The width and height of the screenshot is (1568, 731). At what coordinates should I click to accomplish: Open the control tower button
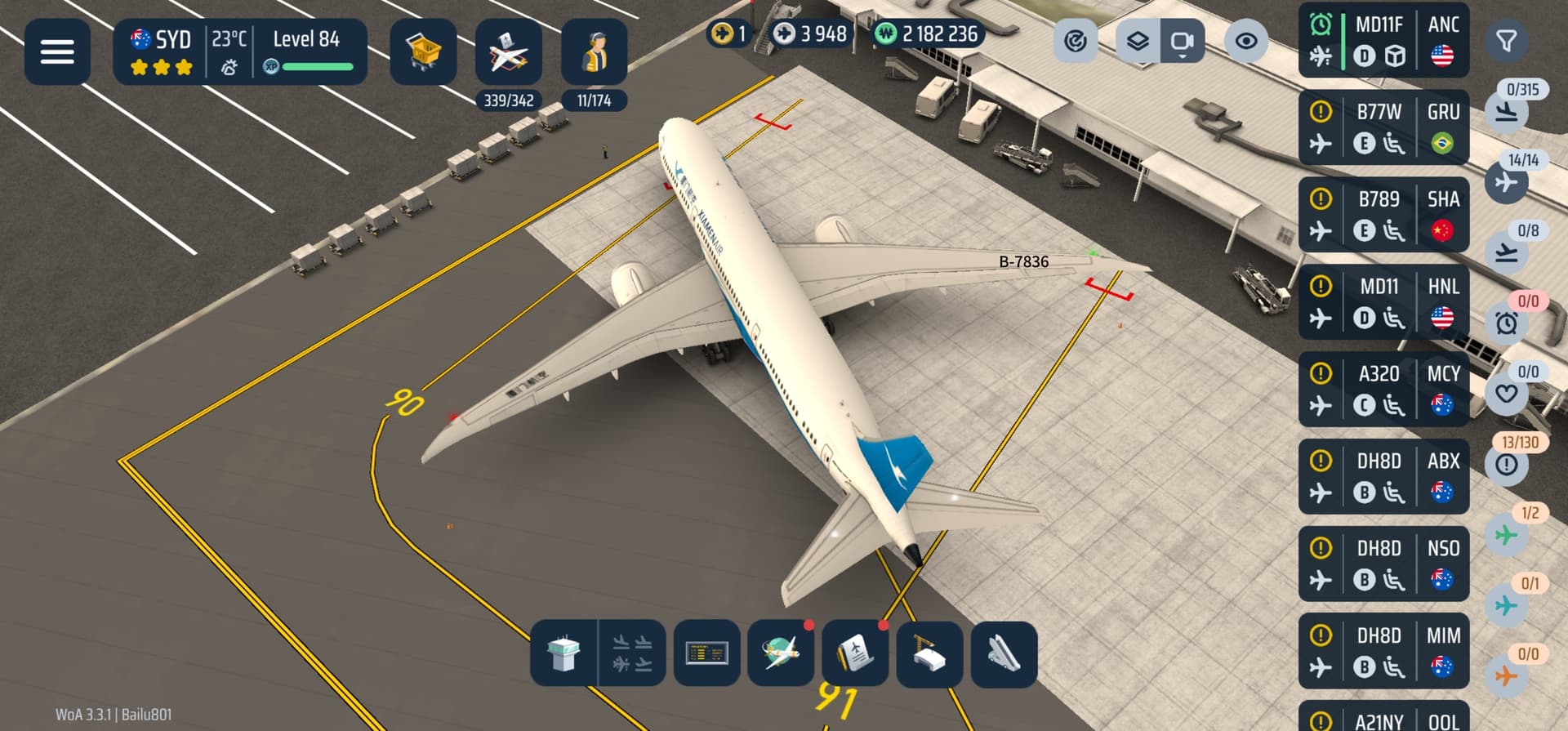coord(563,654)
